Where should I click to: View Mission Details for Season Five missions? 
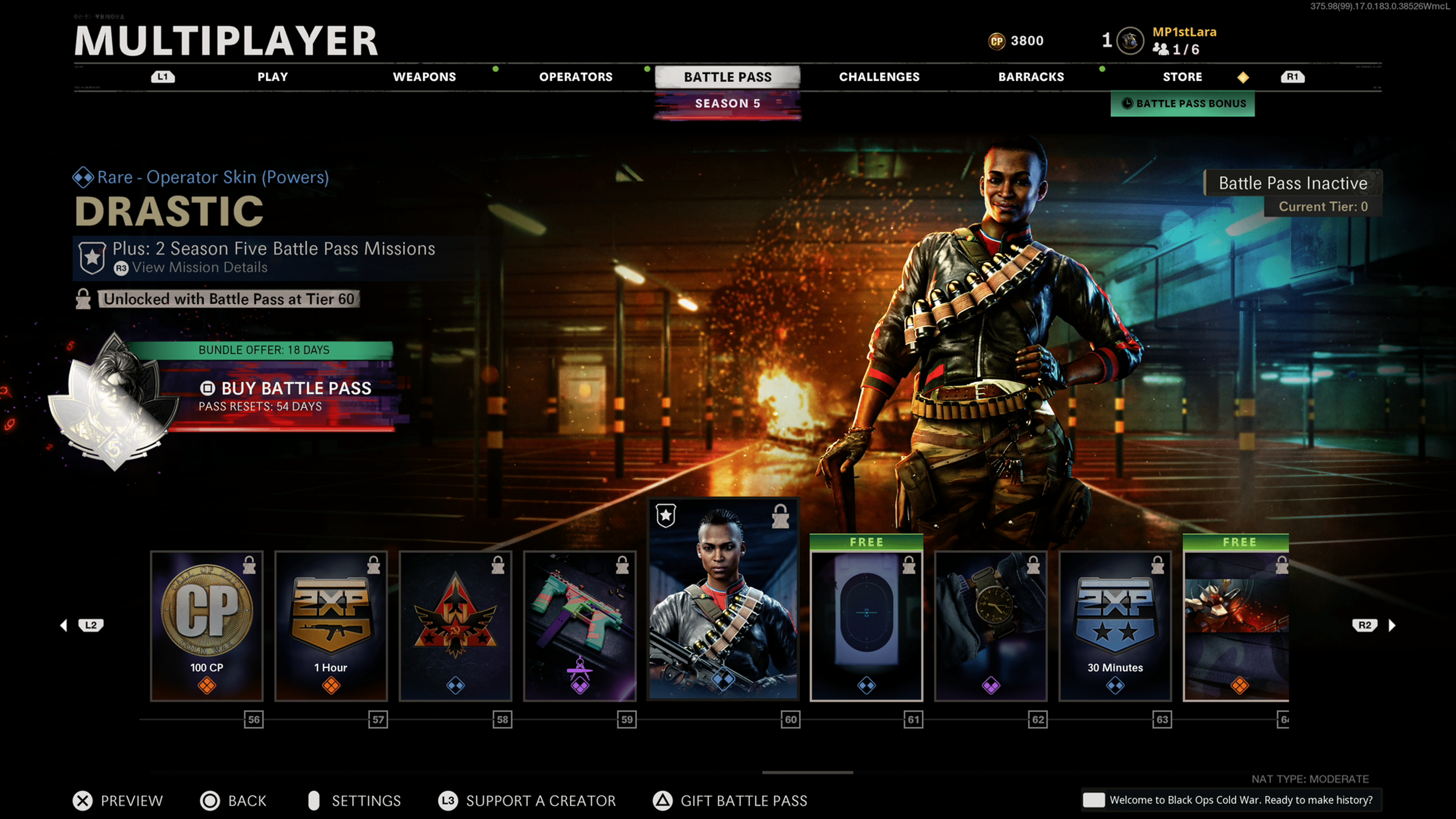pos(199,267)
